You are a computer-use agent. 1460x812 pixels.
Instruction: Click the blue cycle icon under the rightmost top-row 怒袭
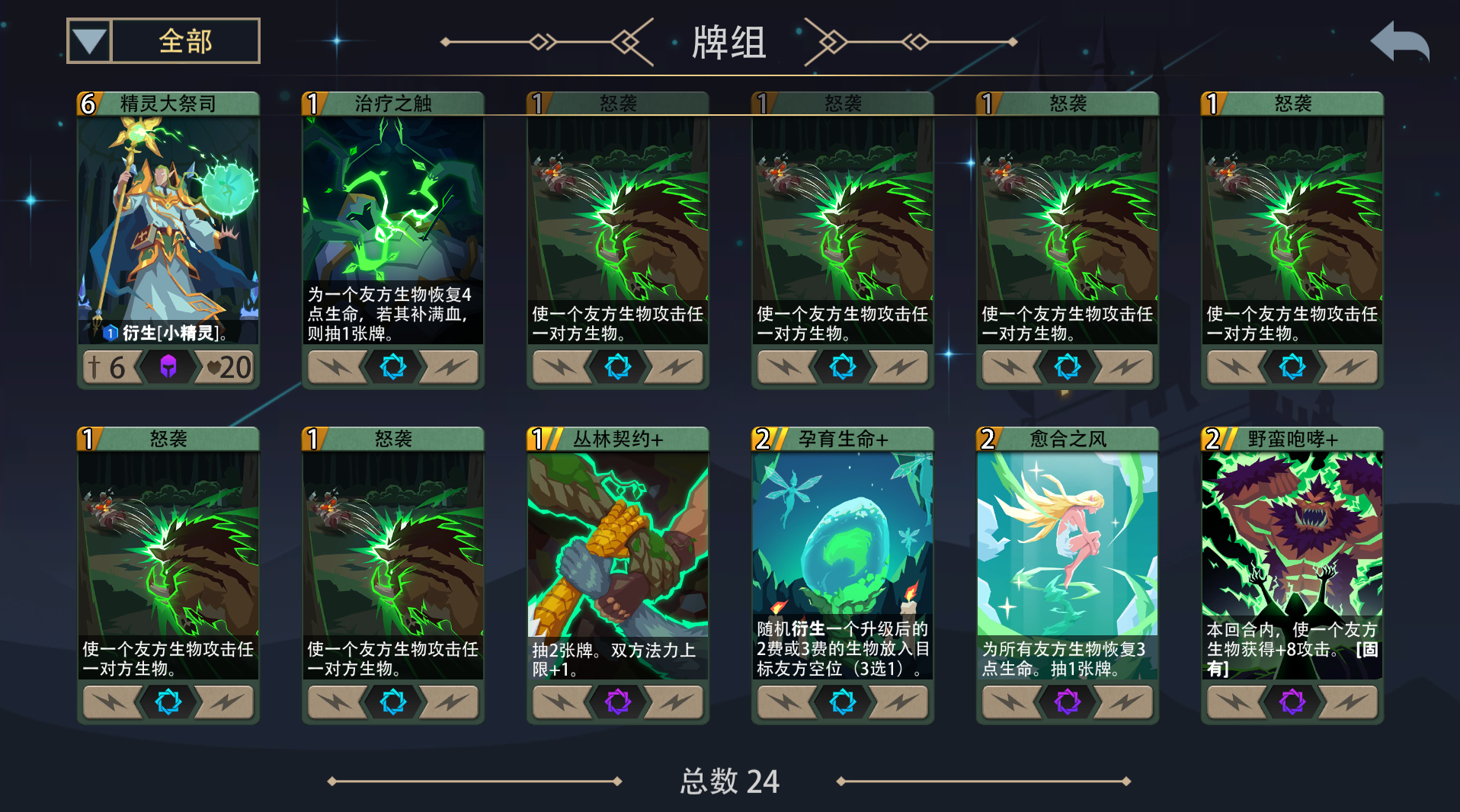pos(1292,366)
